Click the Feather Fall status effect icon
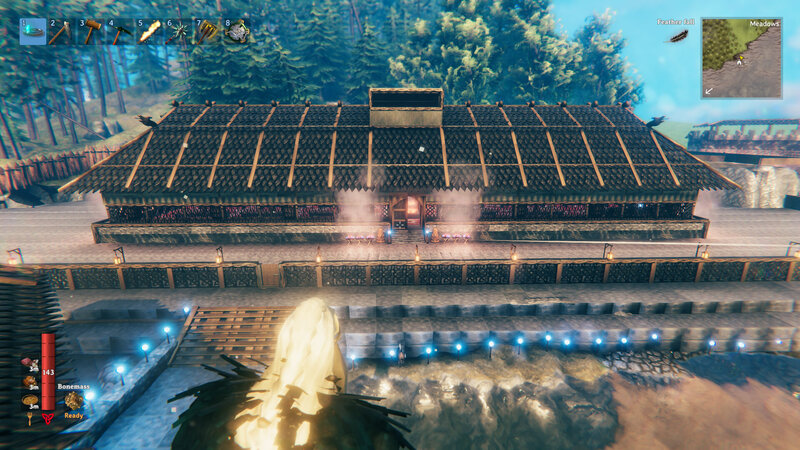This screenshot has width=800, height=450. coord(678,37)
